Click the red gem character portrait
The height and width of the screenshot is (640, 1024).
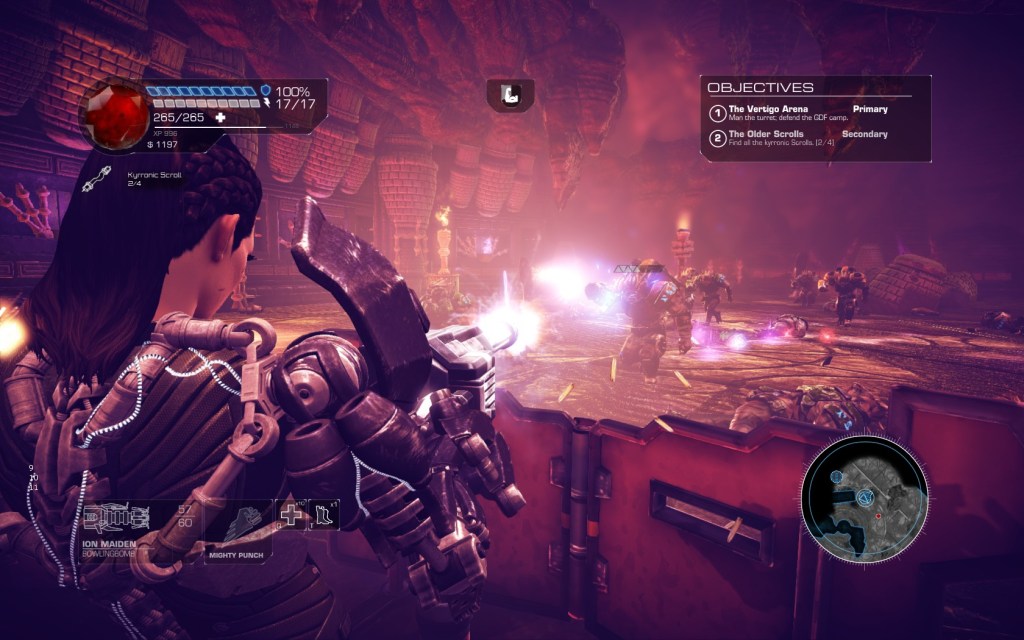pos(113,115)
